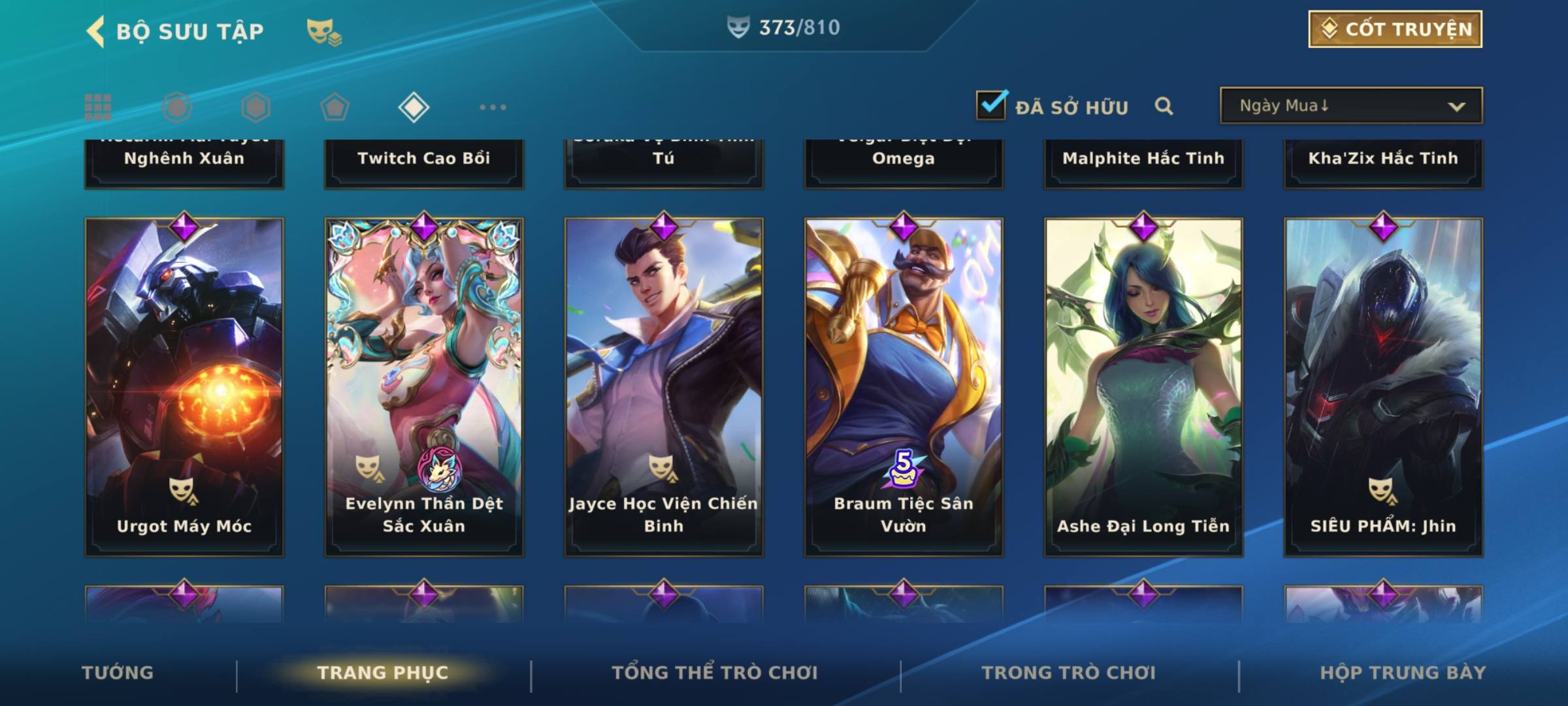Screen dimensions: 1568x706
Task: Choose the pentagon rarity filter
Action: [335, 107]
